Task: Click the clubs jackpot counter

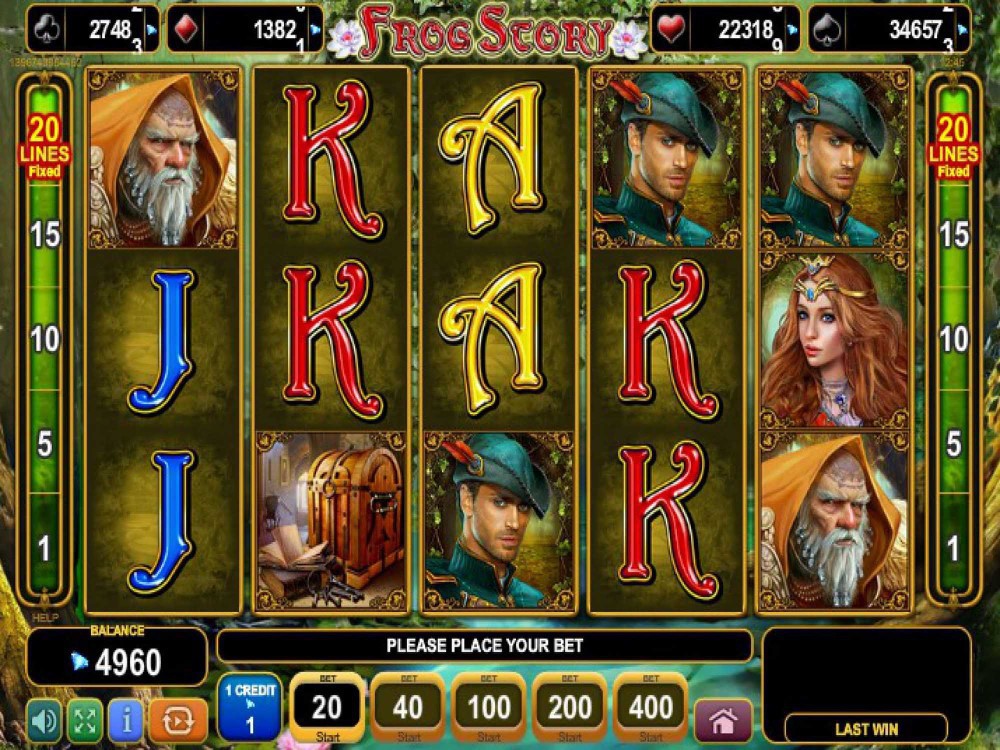Action: coord(92,29)
